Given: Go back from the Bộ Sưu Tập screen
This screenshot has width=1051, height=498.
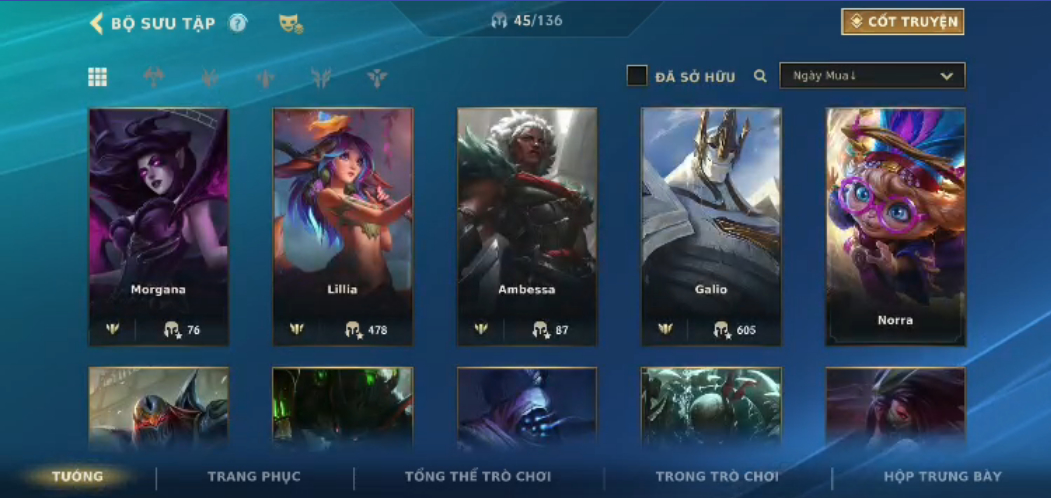Looking at the screenshot, I should (97, 23).
